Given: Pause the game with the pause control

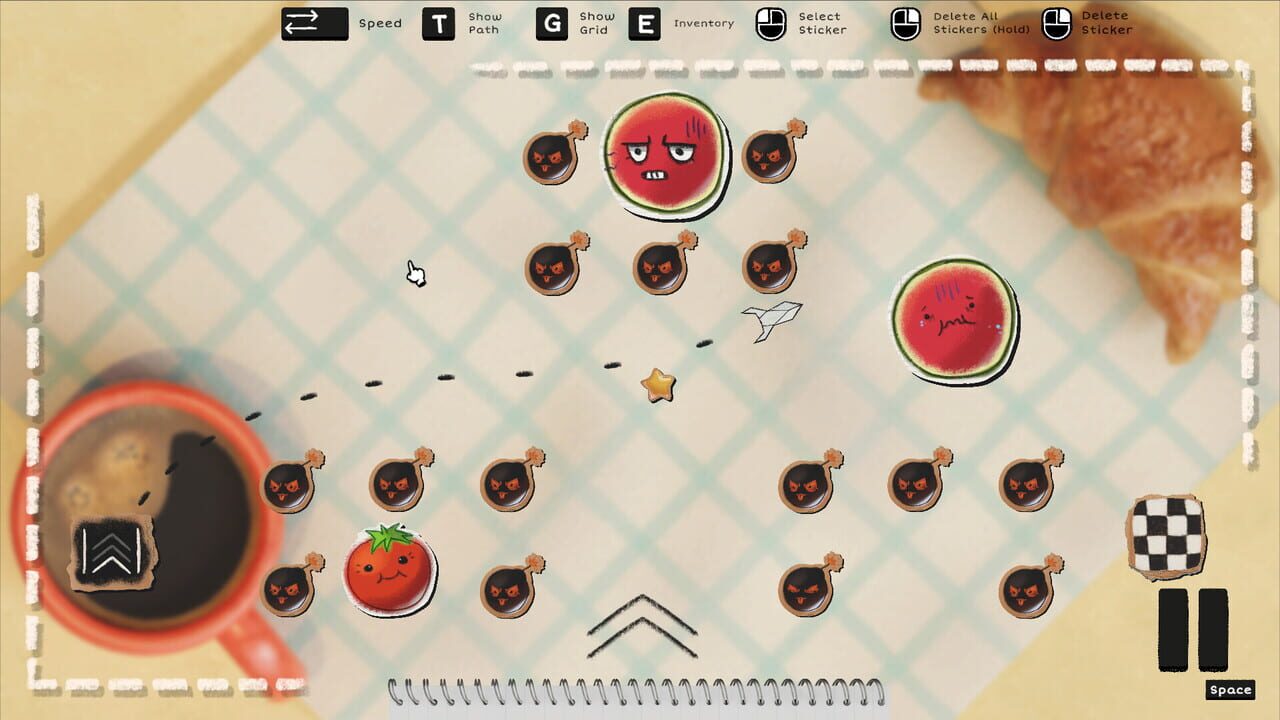Looking at the screenshot, I should click(x=1191, y=630).
